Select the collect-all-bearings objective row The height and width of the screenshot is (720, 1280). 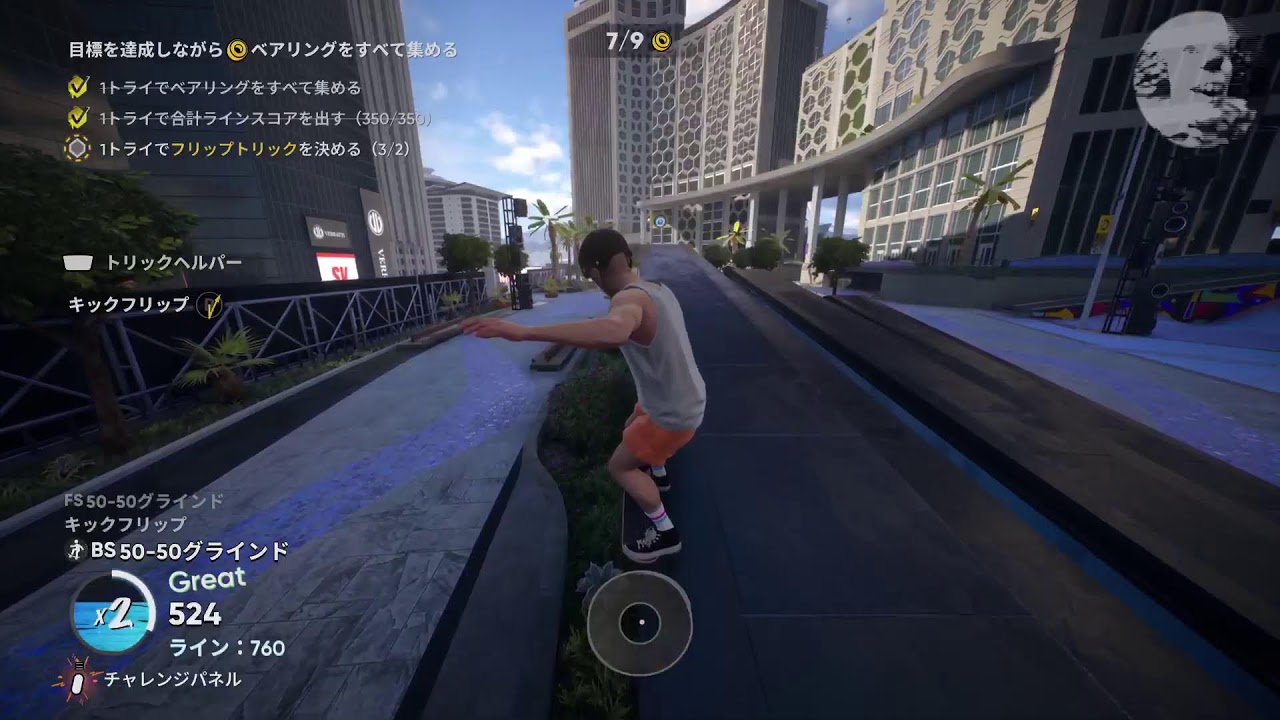(228, 88)
